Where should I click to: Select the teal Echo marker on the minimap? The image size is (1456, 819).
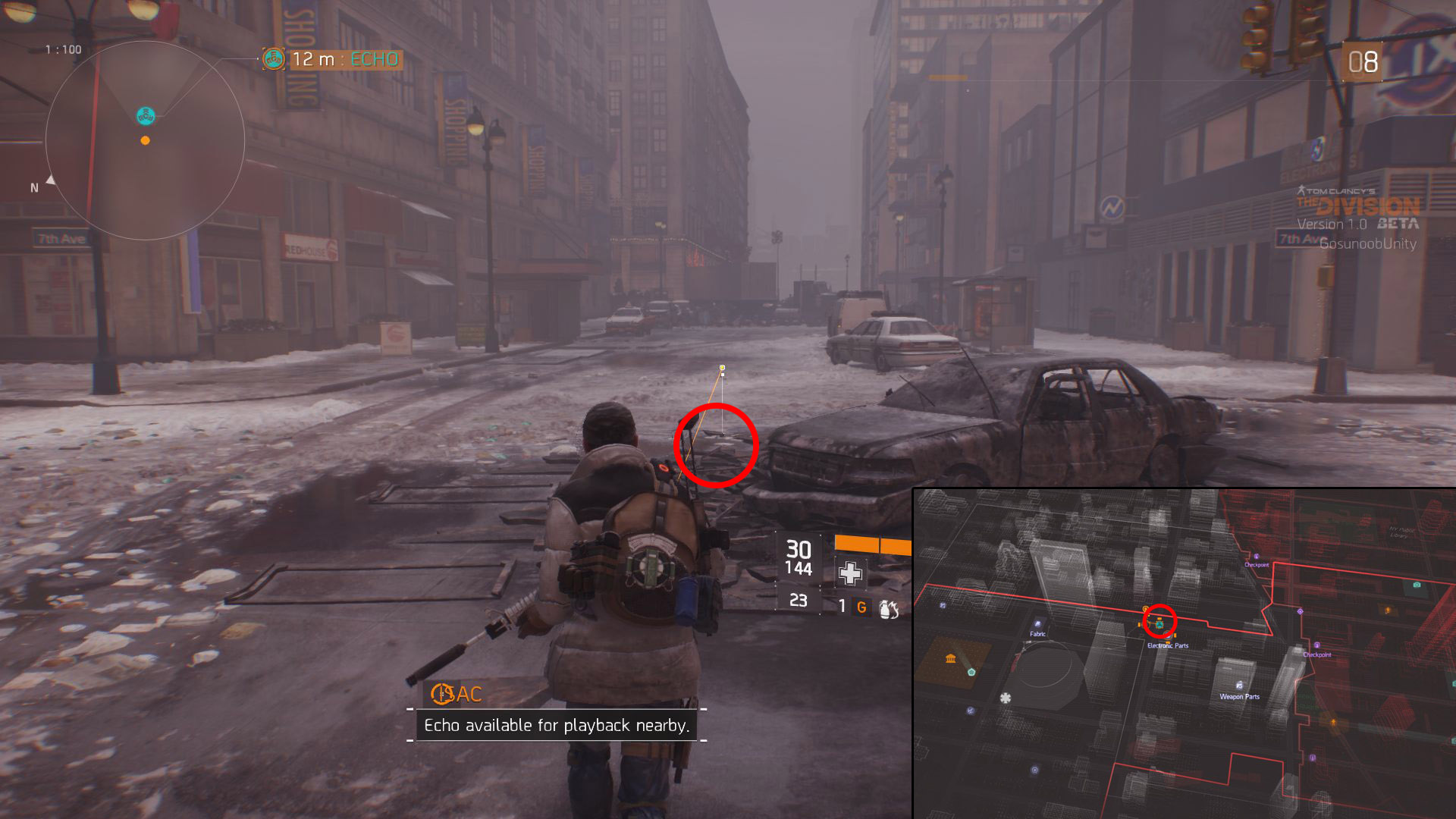point(146,116)
